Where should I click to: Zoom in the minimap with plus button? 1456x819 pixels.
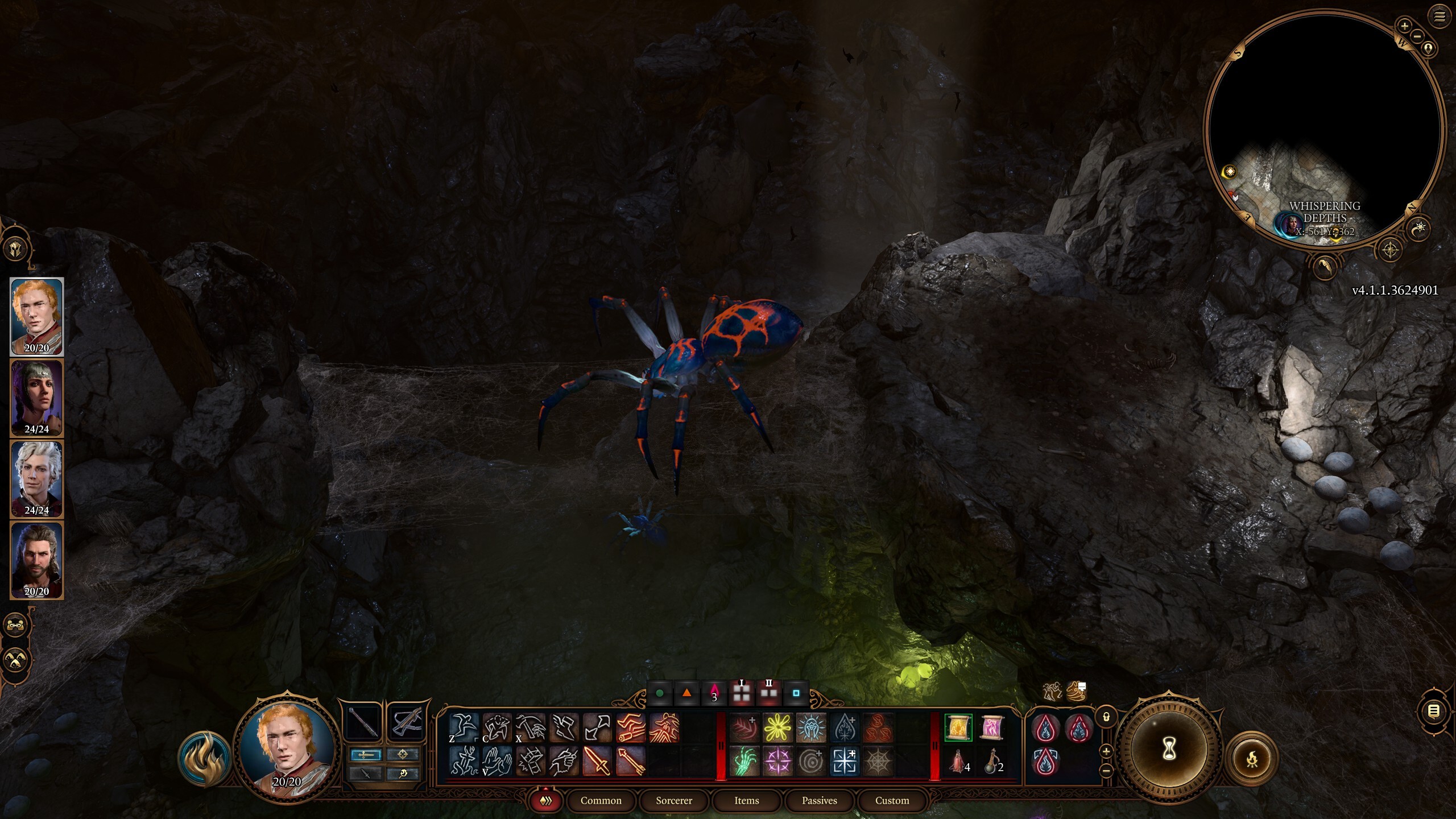pyautogui.click(x=1404, y=26)
